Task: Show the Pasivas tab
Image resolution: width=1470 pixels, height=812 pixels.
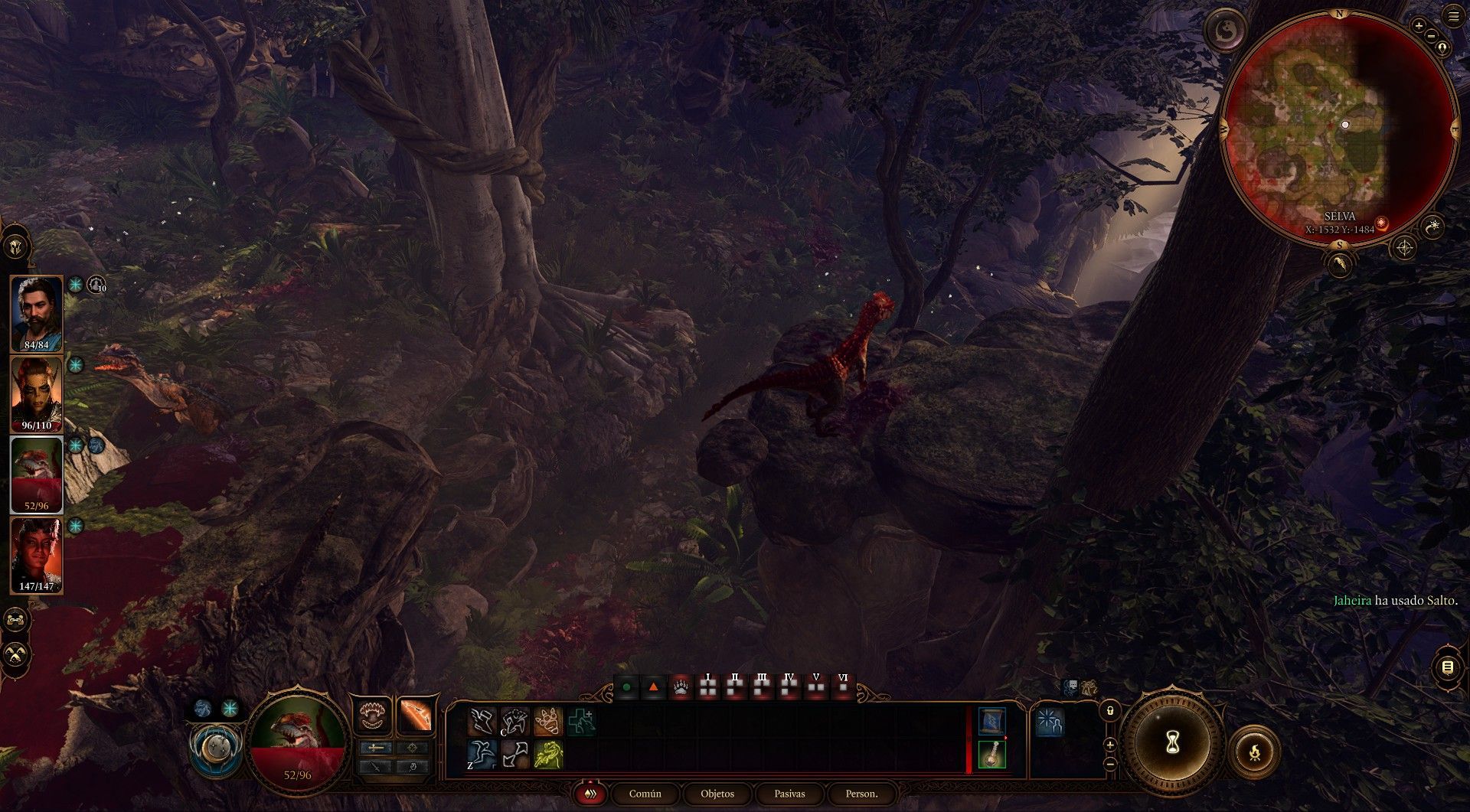Action: pyautogui.click(x=789, y=794)
